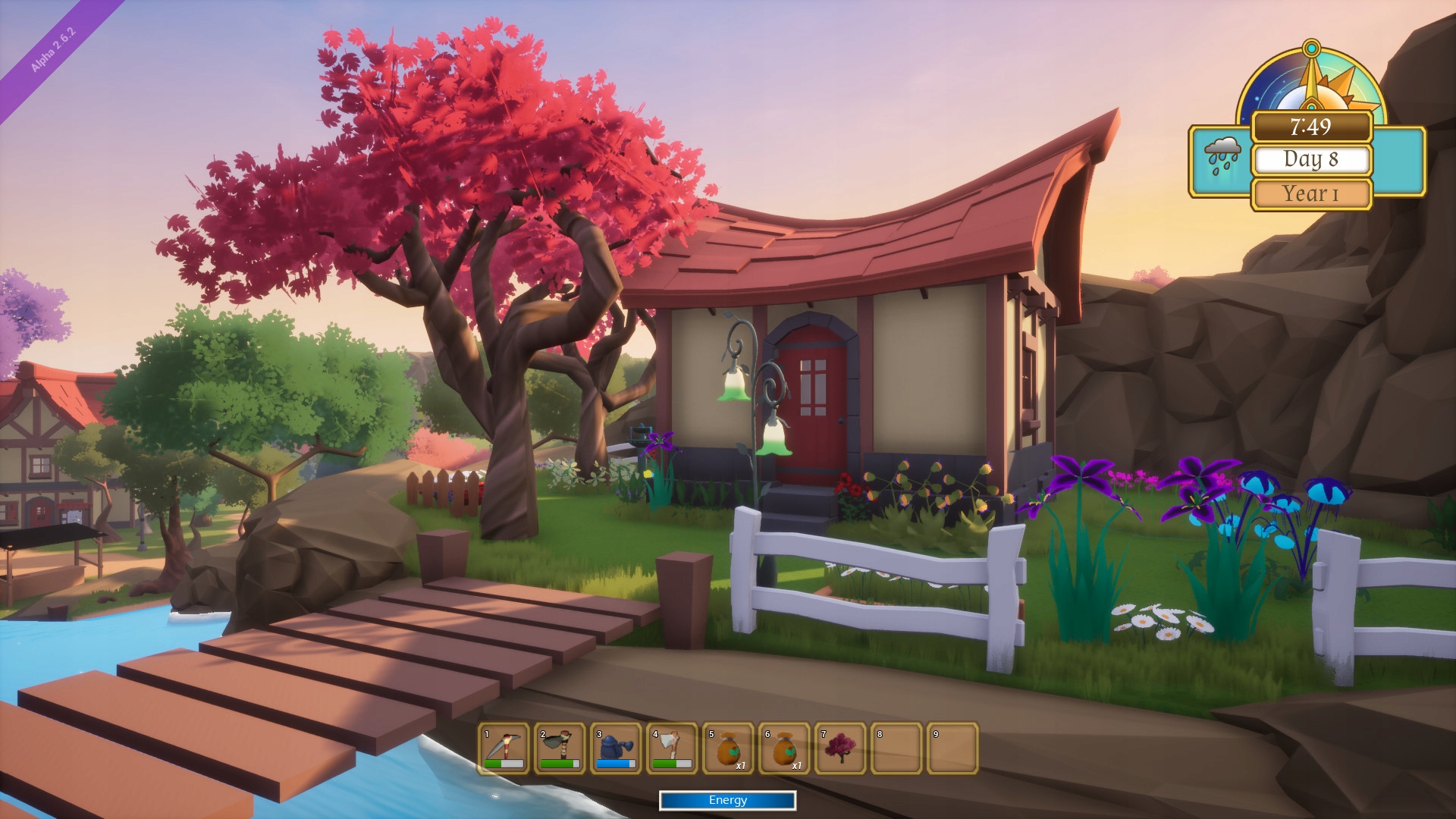Image resolution: width=1456 pixels, height=819 pixels.
Task: Select the blue watering can in slot 3
Action: pos(616,749)
